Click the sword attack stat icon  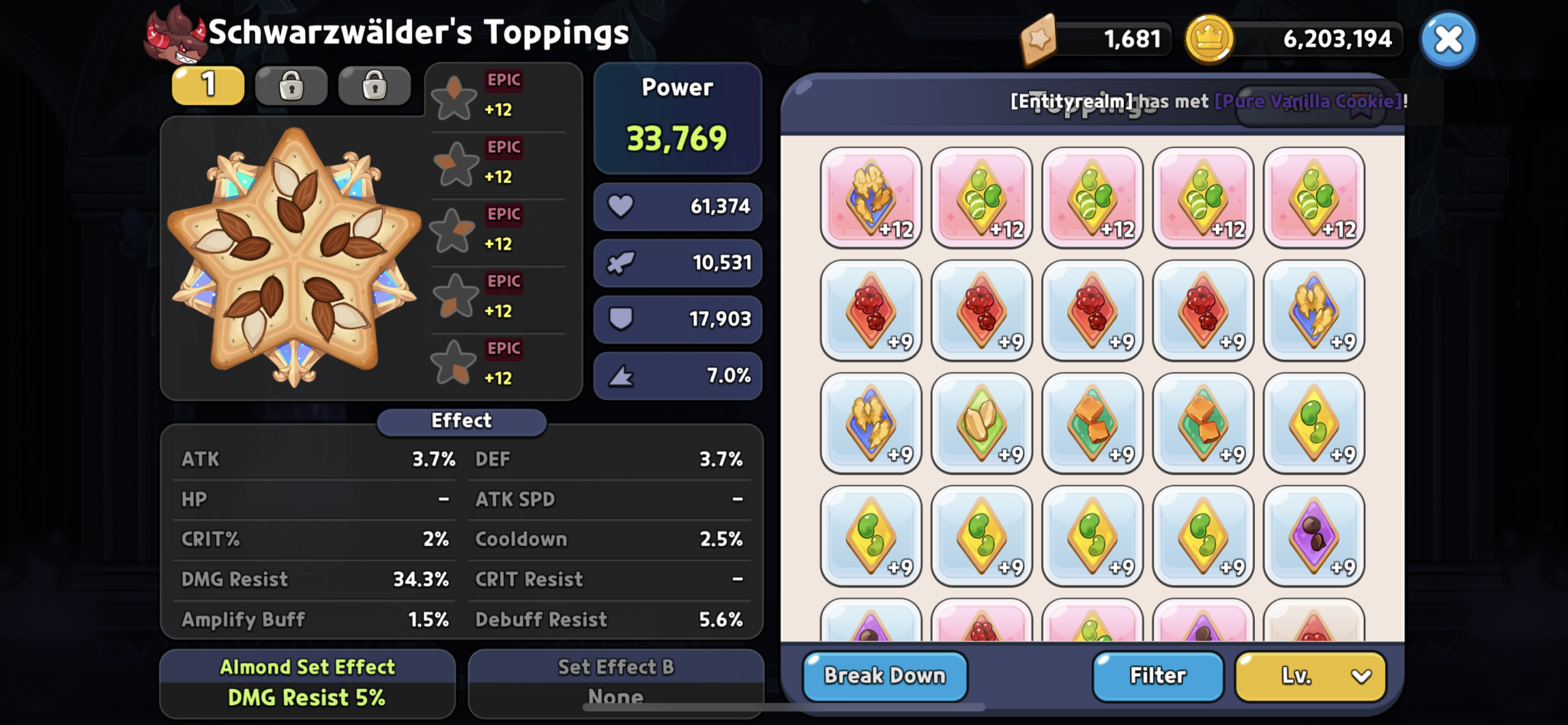point(622,263)
